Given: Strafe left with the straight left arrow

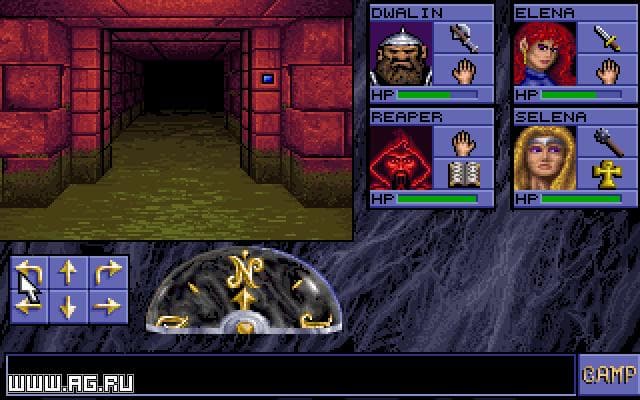Looking at the screenshot, I should click(29, 305).
